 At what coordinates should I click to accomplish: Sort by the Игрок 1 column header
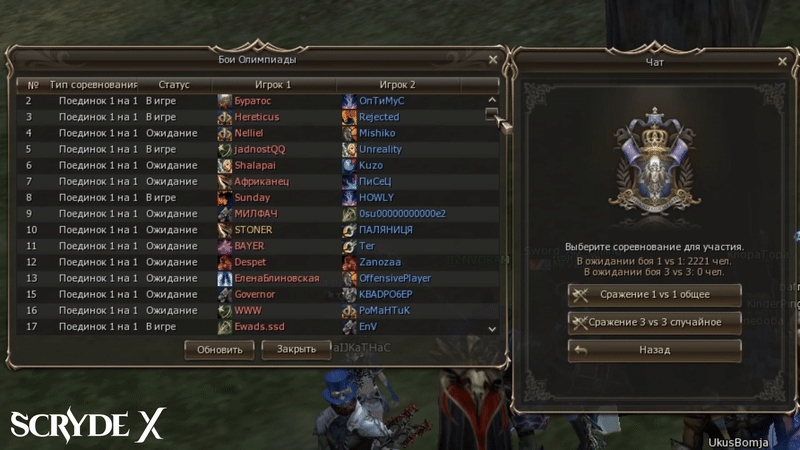pyautogui.click(x=272, y=85)
